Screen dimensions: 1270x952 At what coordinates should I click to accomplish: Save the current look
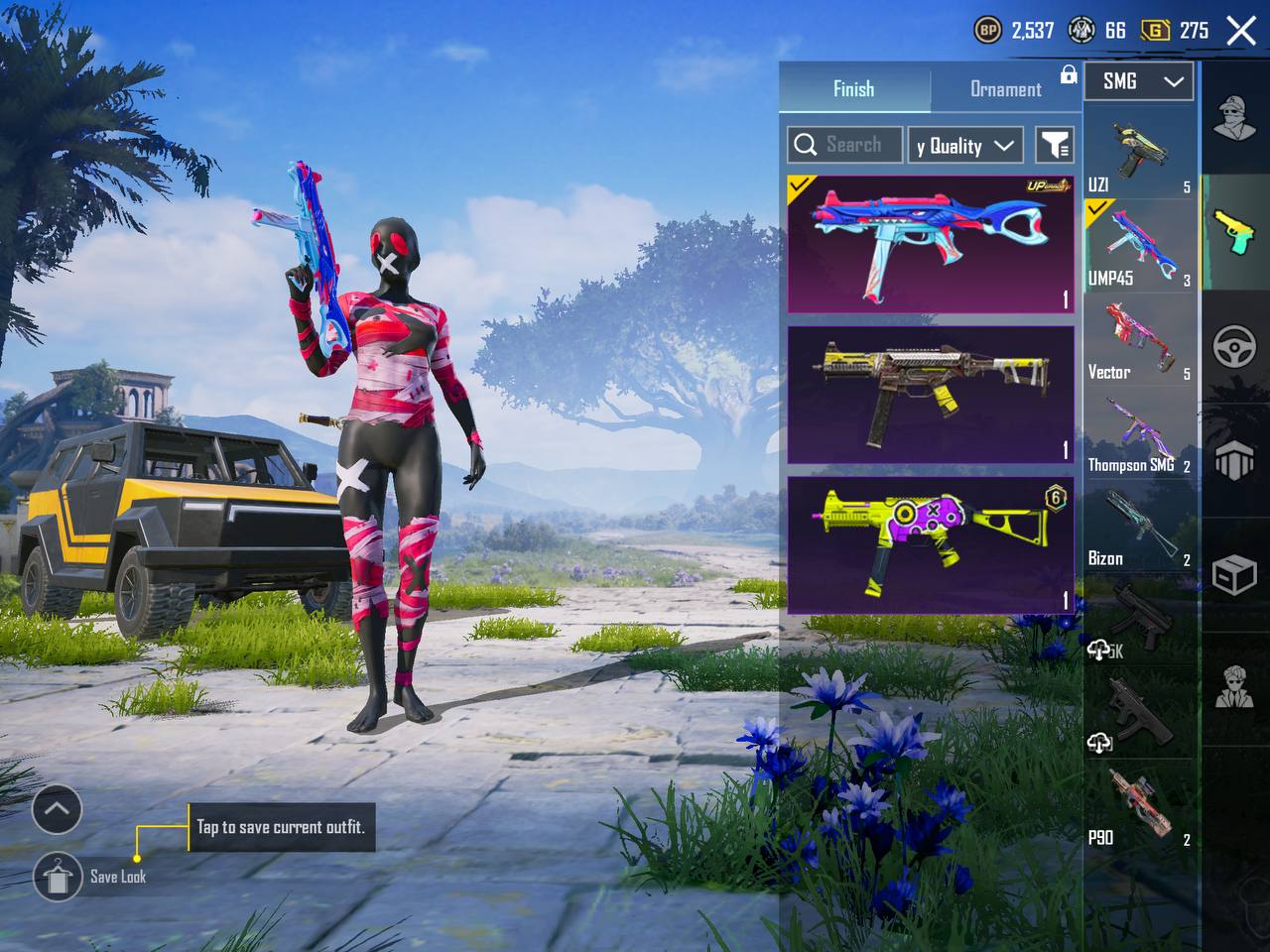[x=59, y=876]
